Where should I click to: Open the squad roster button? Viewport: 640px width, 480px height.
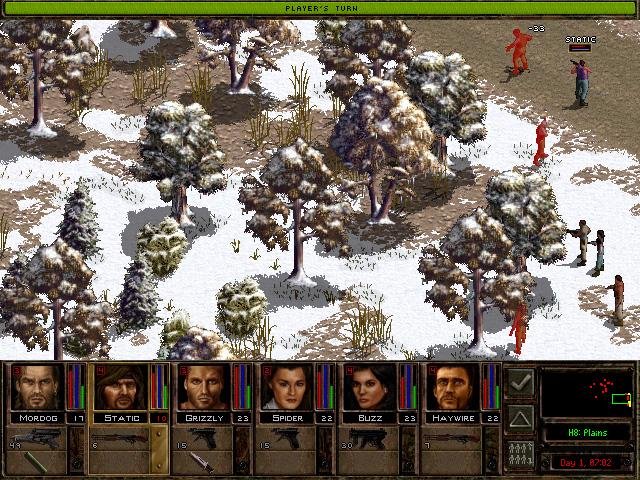[x=520, y=453]
